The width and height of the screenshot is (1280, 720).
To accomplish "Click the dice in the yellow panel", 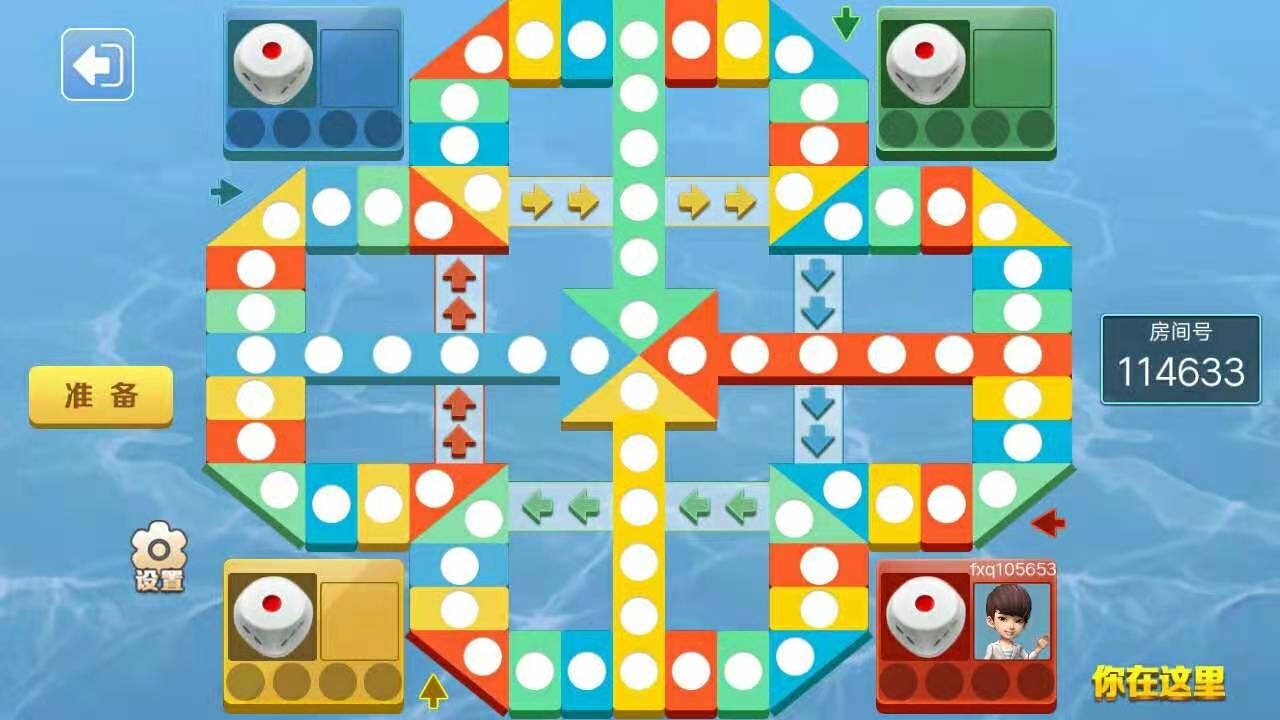I will click(272, 619).
